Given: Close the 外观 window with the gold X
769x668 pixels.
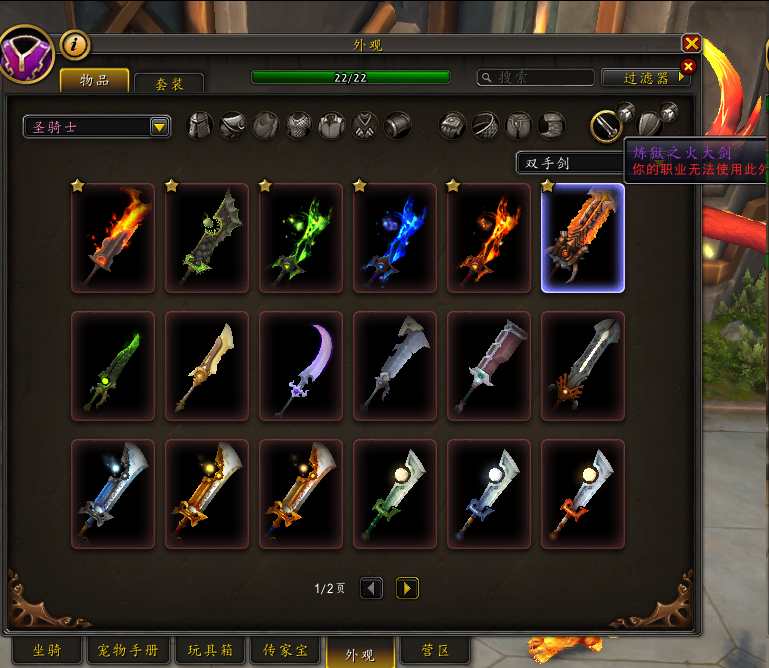Looking at the screenshot, I should click(x=691, y=44).
